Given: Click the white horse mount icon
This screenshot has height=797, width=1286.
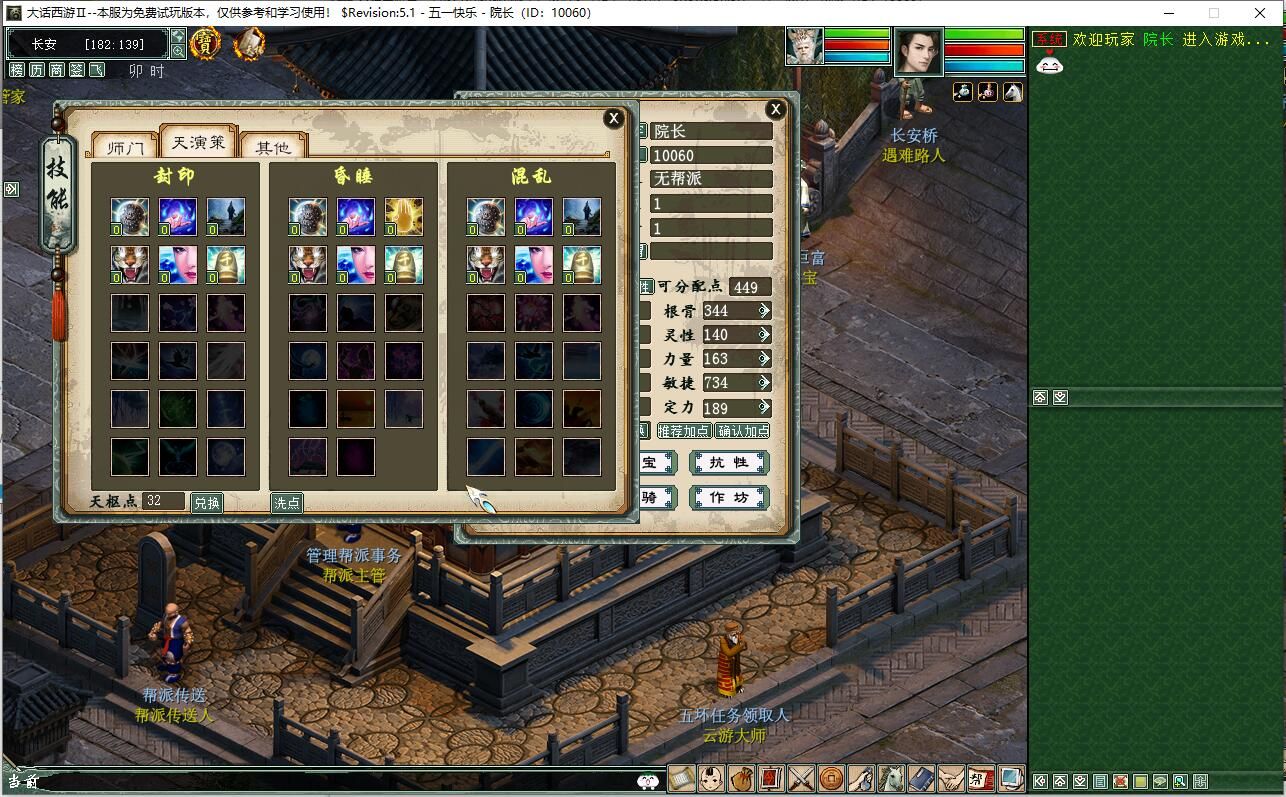Looking at the screenshot, I should point(891,778).
